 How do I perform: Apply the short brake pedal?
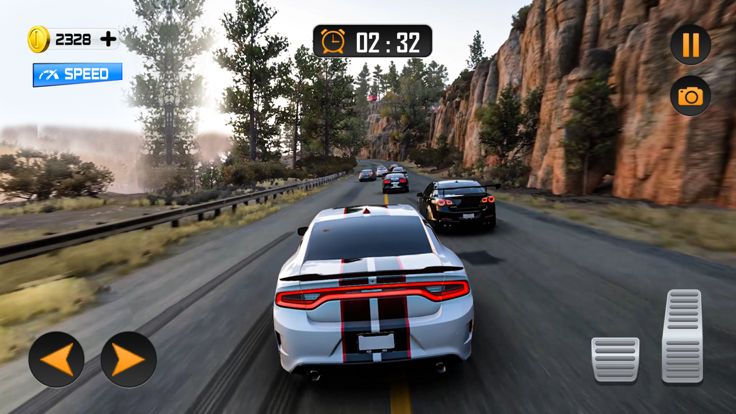click(x=615, y=359)
